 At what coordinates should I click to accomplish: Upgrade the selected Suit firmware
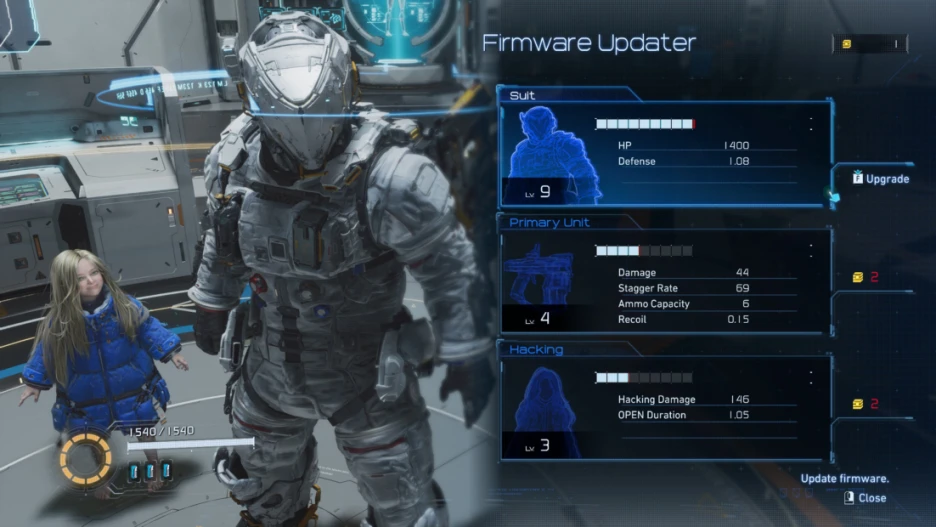[881, 179]
